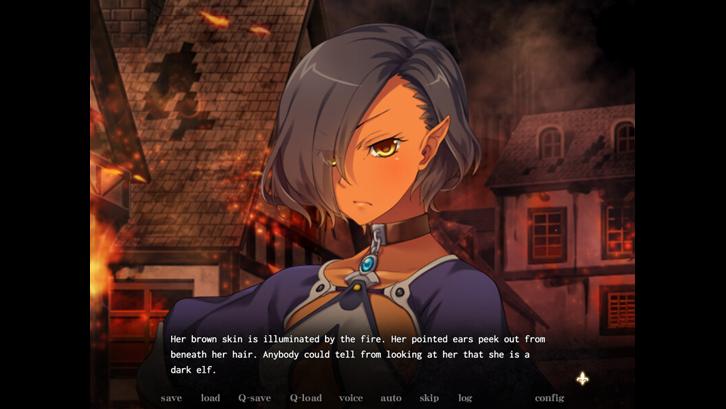Advance dialogue via the sparkle cursor icon
This screenshot has width=726, height=409.
582,378
